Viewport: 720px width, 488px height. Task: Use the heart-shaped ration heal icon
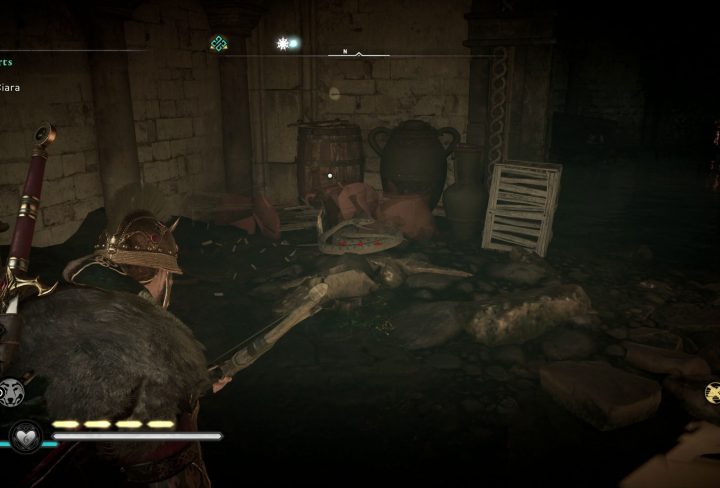(x=25, y=436)
